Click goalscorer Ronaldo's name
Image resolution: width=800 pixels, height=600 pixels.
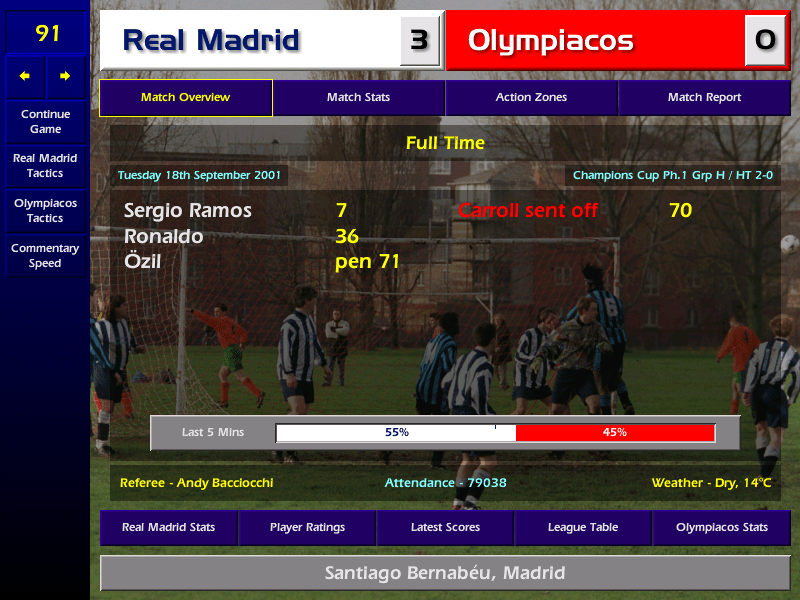[x=164, y=237]
